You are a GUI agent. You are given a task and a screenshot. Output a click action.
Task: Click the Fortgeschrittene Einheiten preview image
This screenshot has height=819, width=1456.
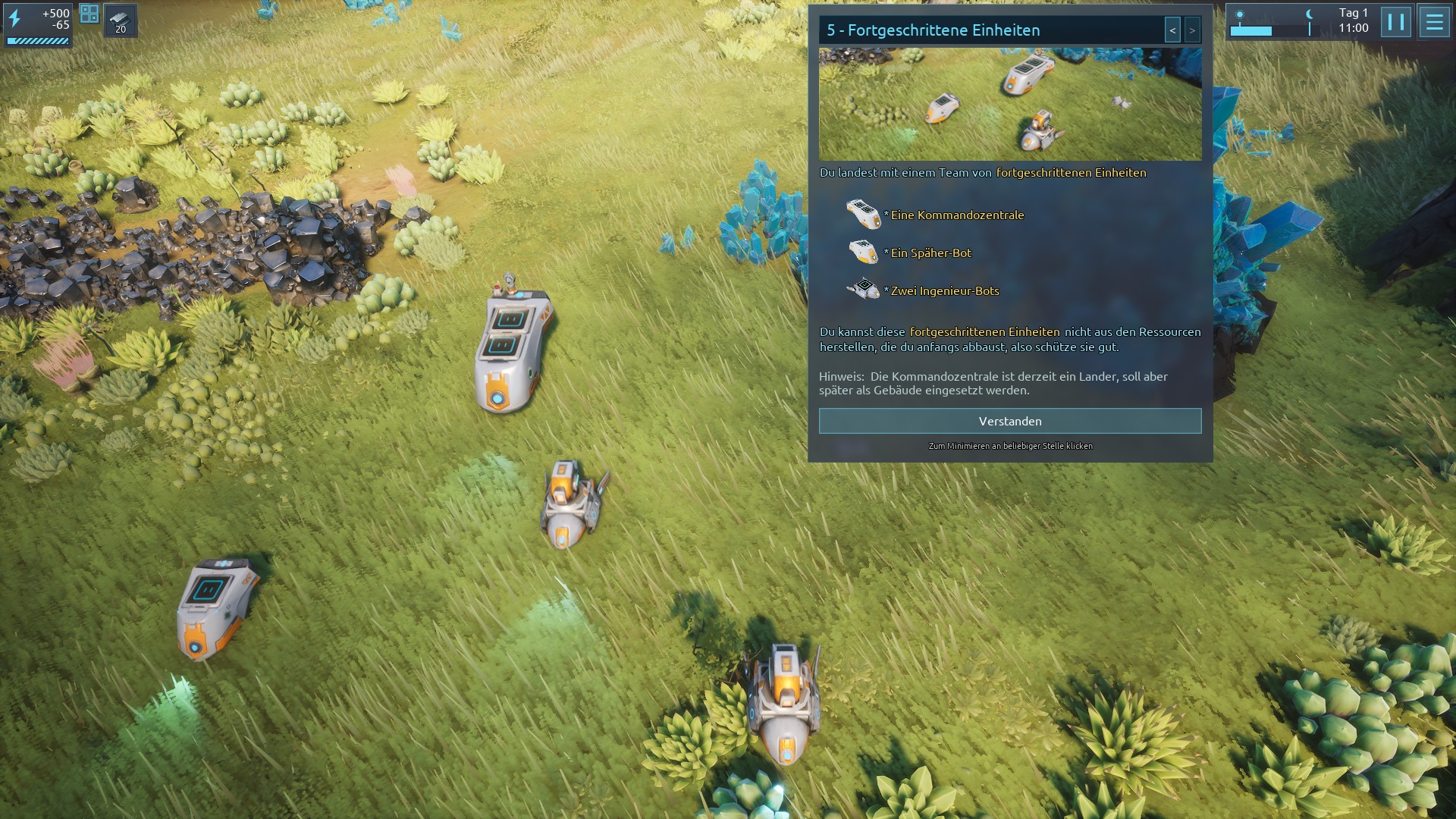(1009, 104)
